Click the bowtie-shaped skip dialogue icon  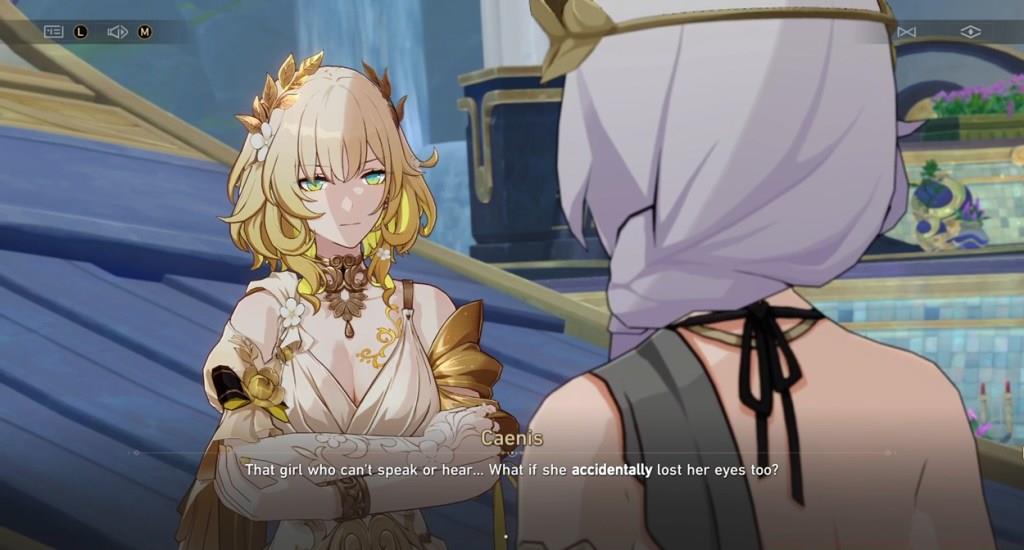[x=906, y=32]
